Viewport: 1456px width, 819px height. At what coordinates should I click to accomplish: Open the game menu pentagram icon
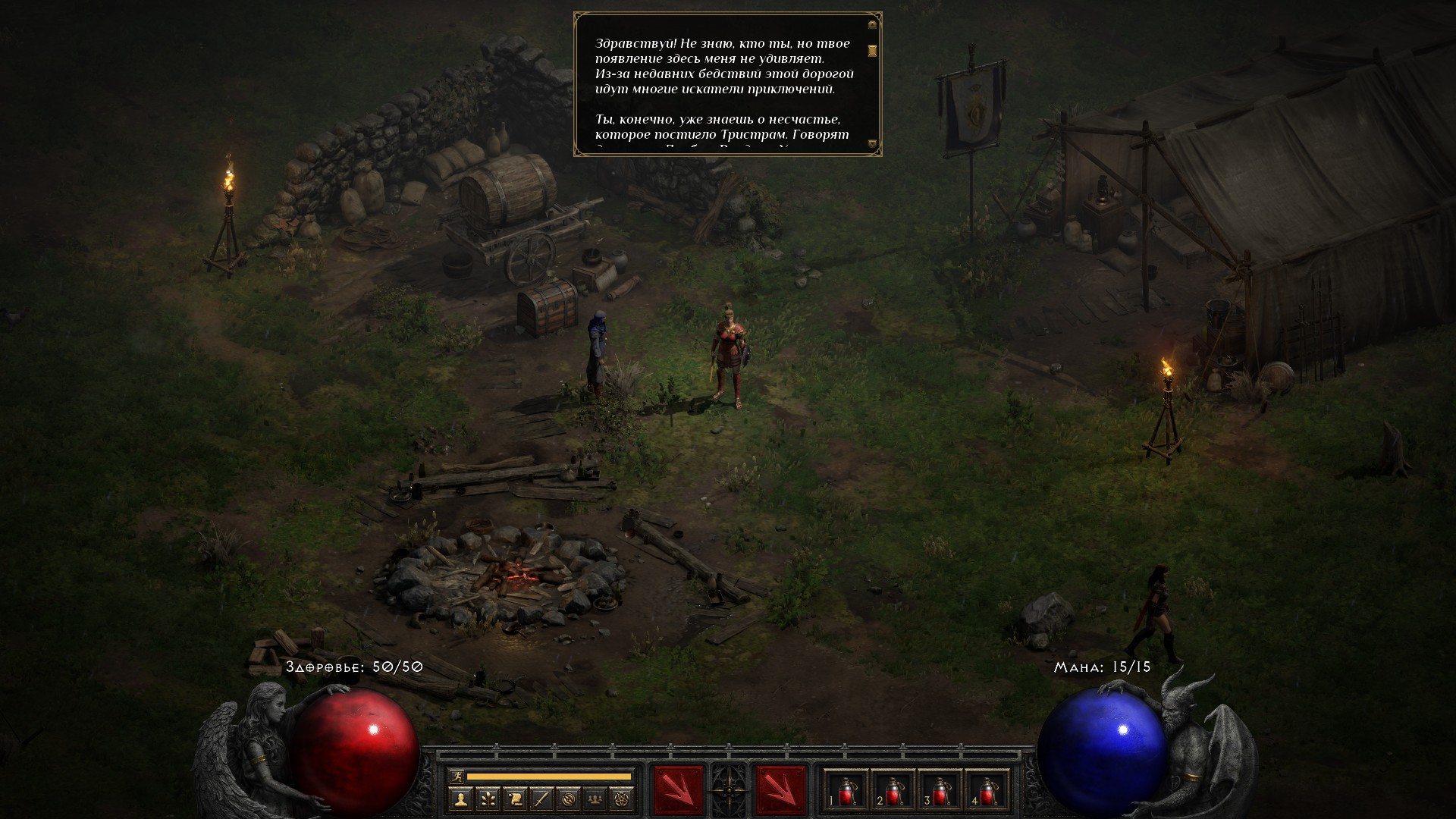(623, 799)
